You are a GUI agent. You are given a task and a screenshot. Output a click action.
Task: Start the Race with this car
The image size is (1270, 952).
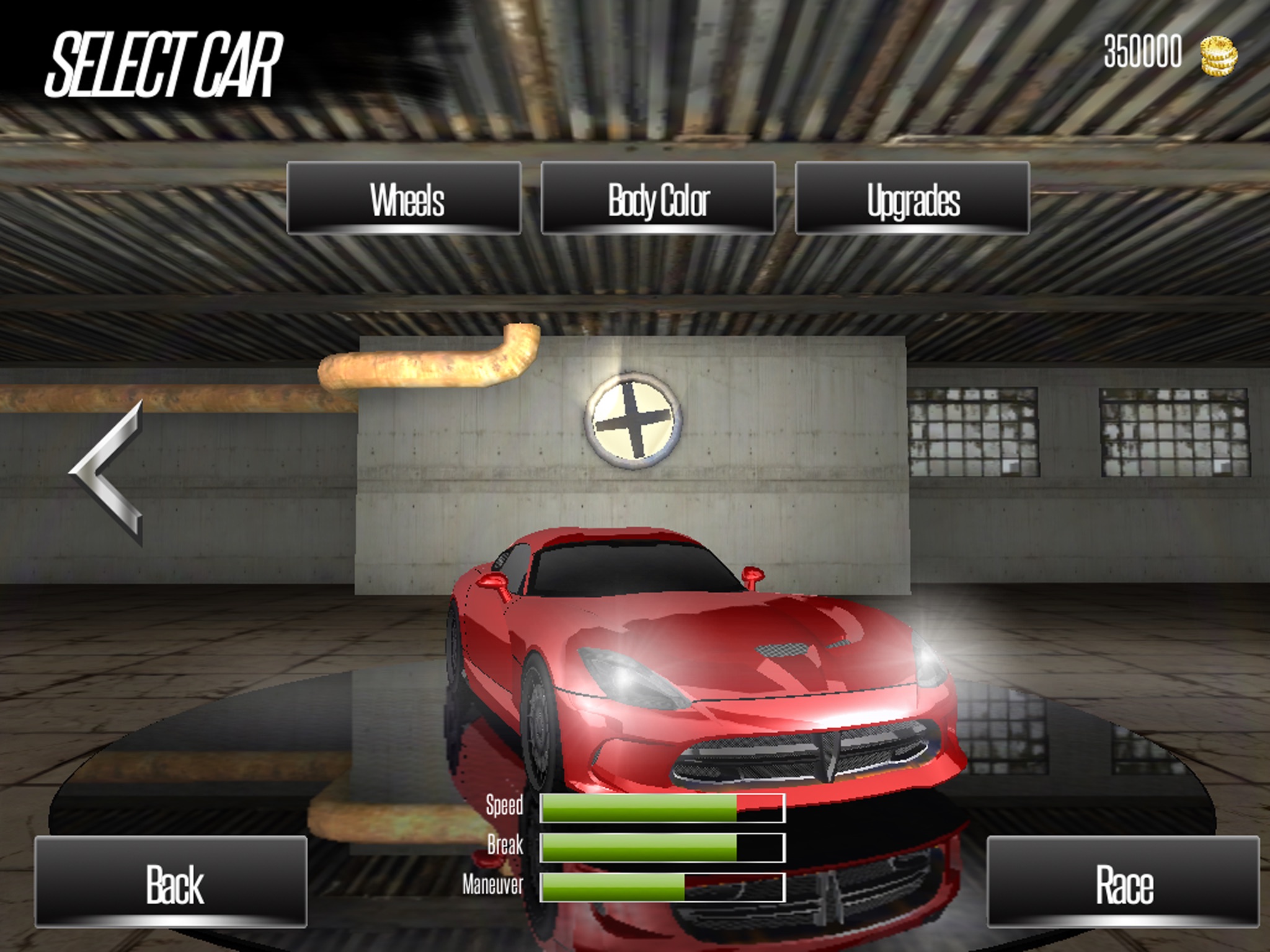click(x=1123, y=882)
